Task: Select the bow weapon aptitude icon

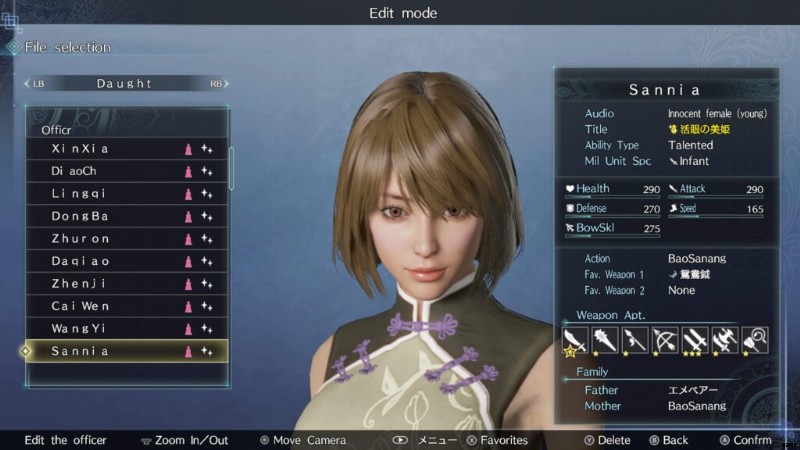Action: pos(665,341)
